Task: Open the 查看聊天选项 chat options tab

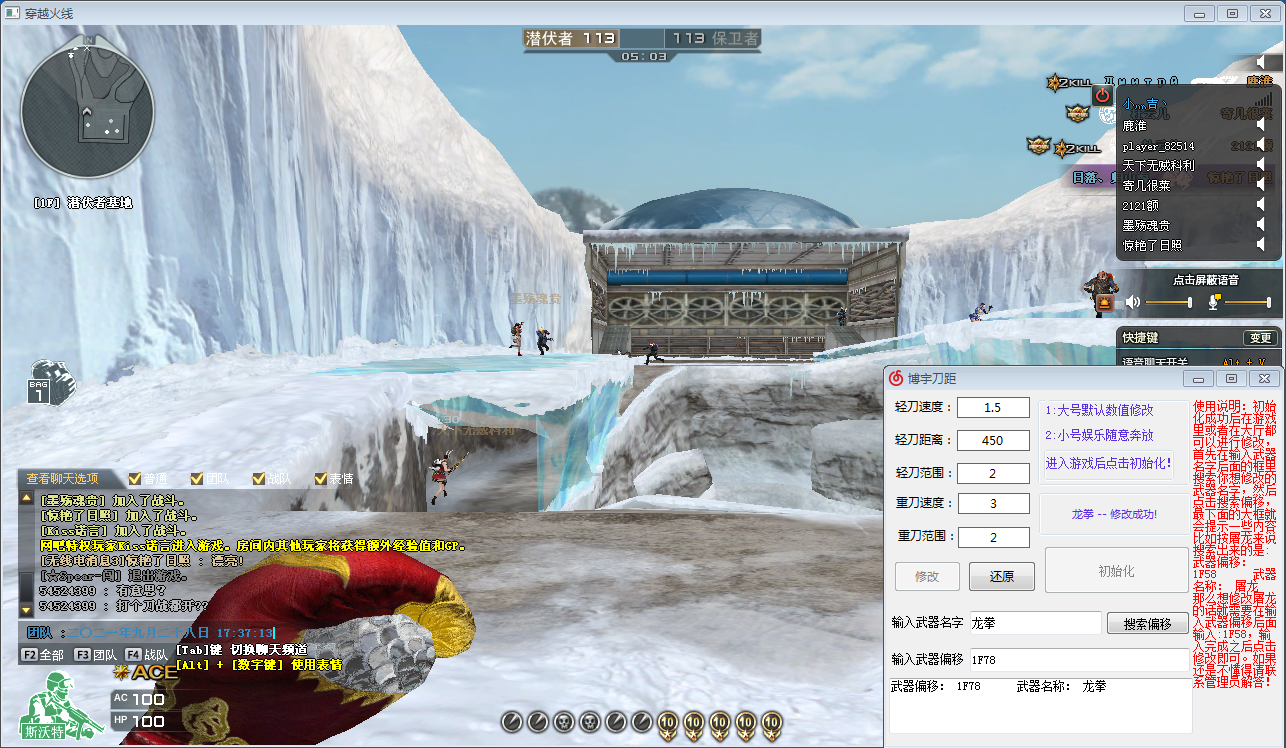Action: click(63, 479)
